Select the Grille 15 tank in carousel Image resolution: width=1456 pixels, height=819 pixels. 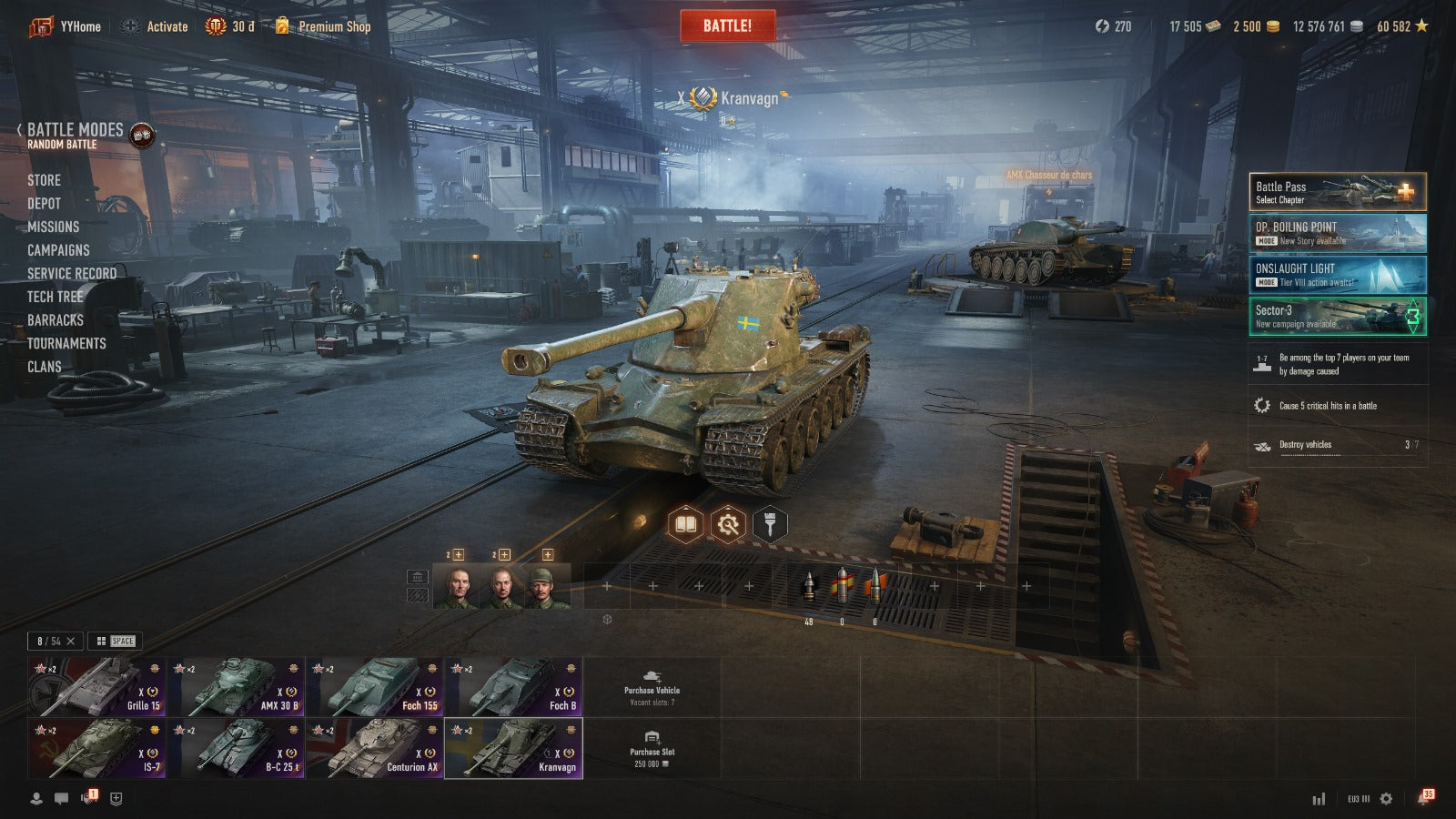[x=96, y=687]
